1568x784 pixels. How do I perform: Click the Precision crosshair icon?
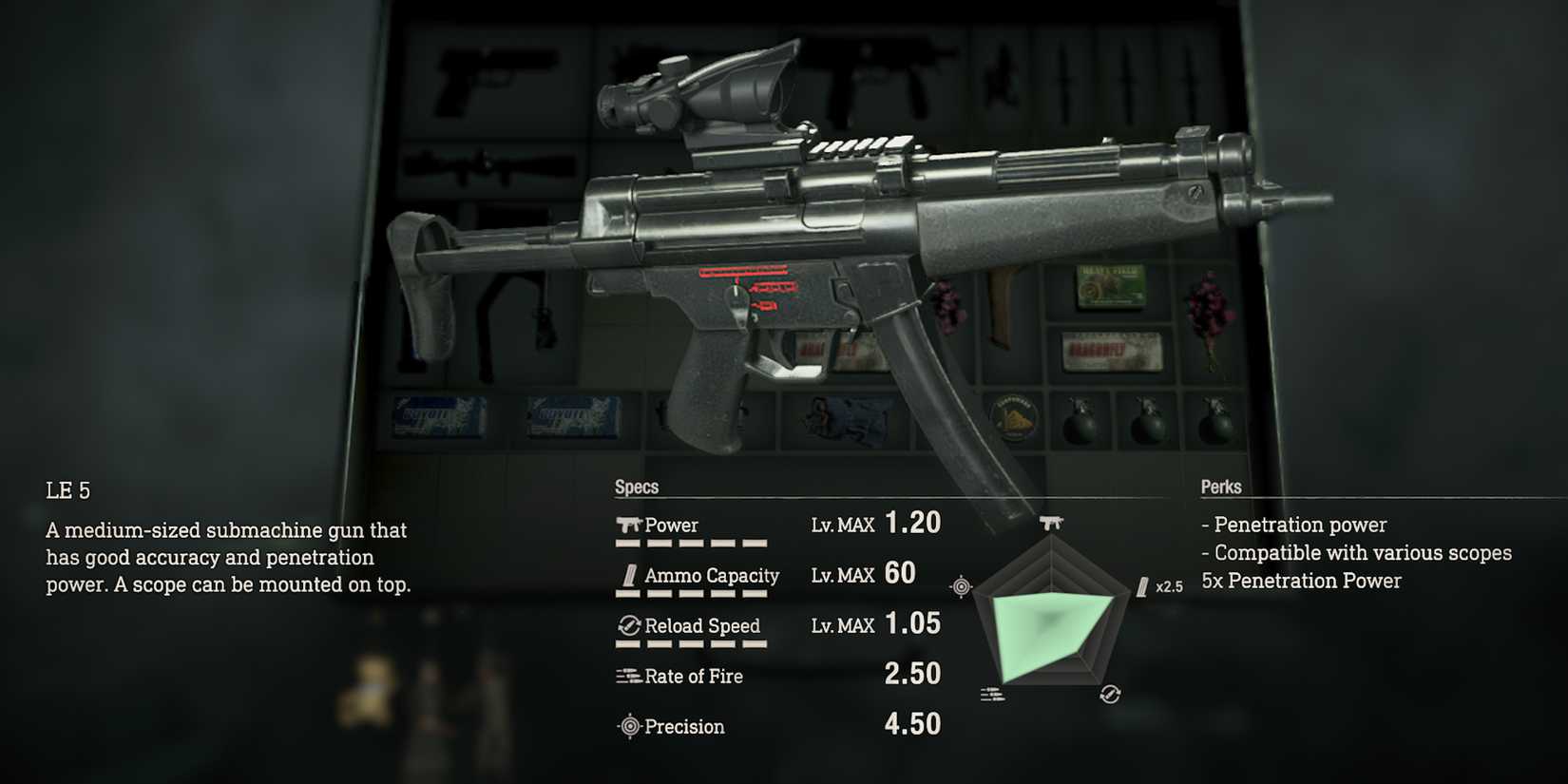tap(628, 727)
